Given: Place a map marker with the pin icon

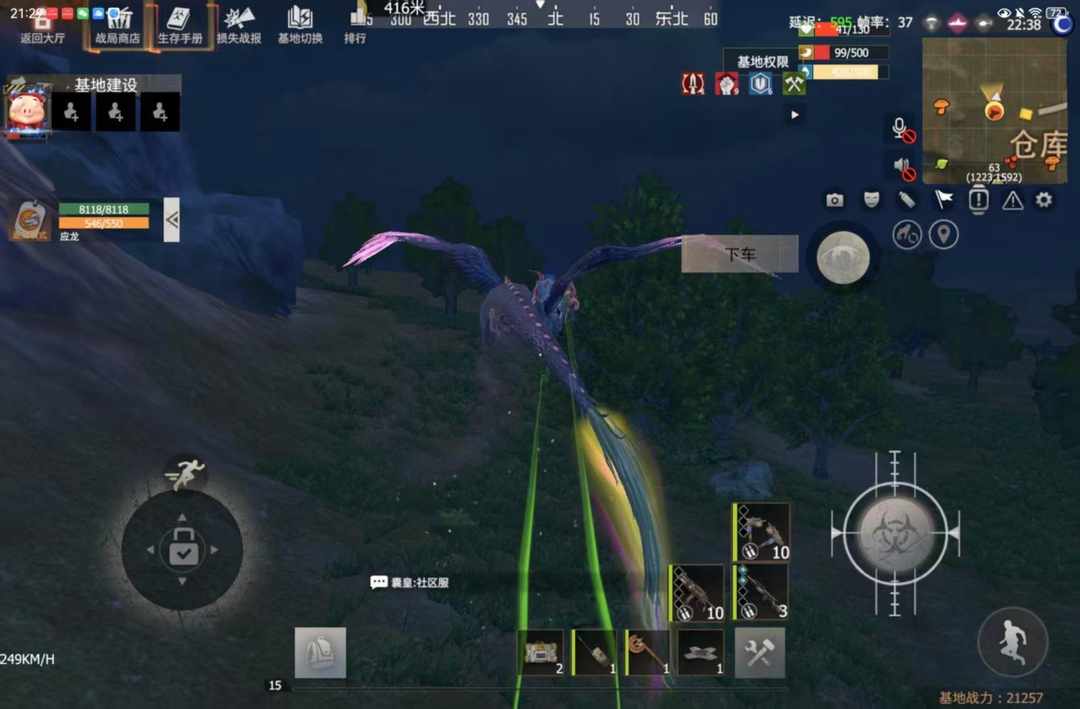Looking at the screenshot, I should pyautogui.click(x=943, y=235).
